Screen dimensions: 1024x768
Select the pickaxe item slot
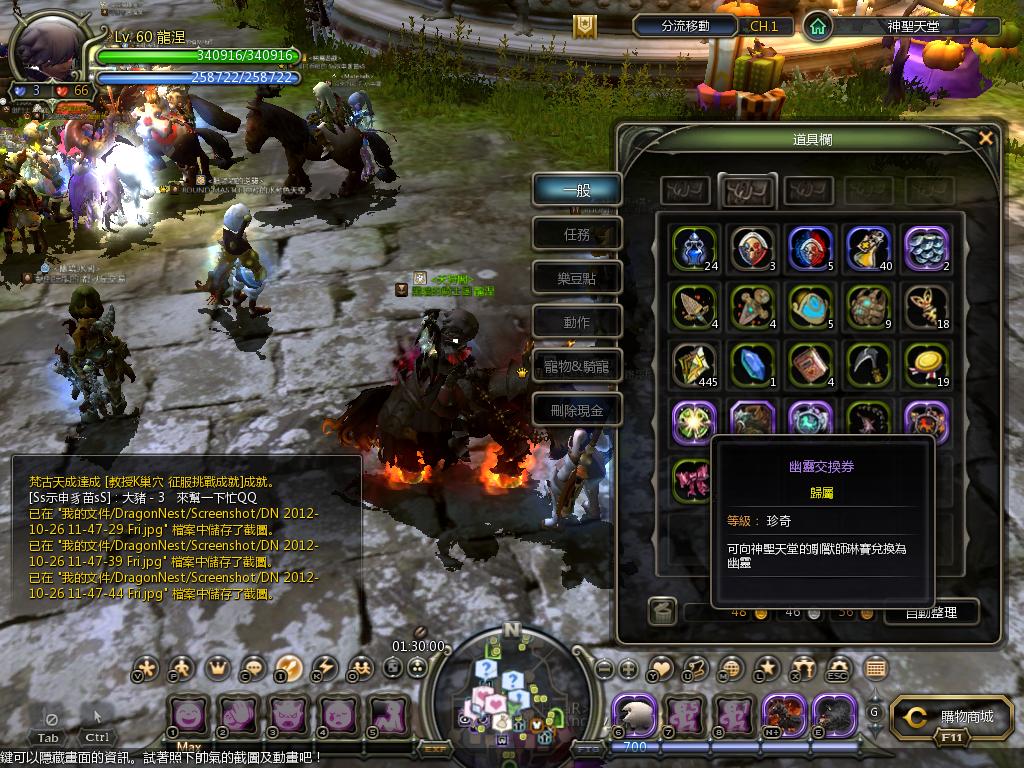[867, 365]
